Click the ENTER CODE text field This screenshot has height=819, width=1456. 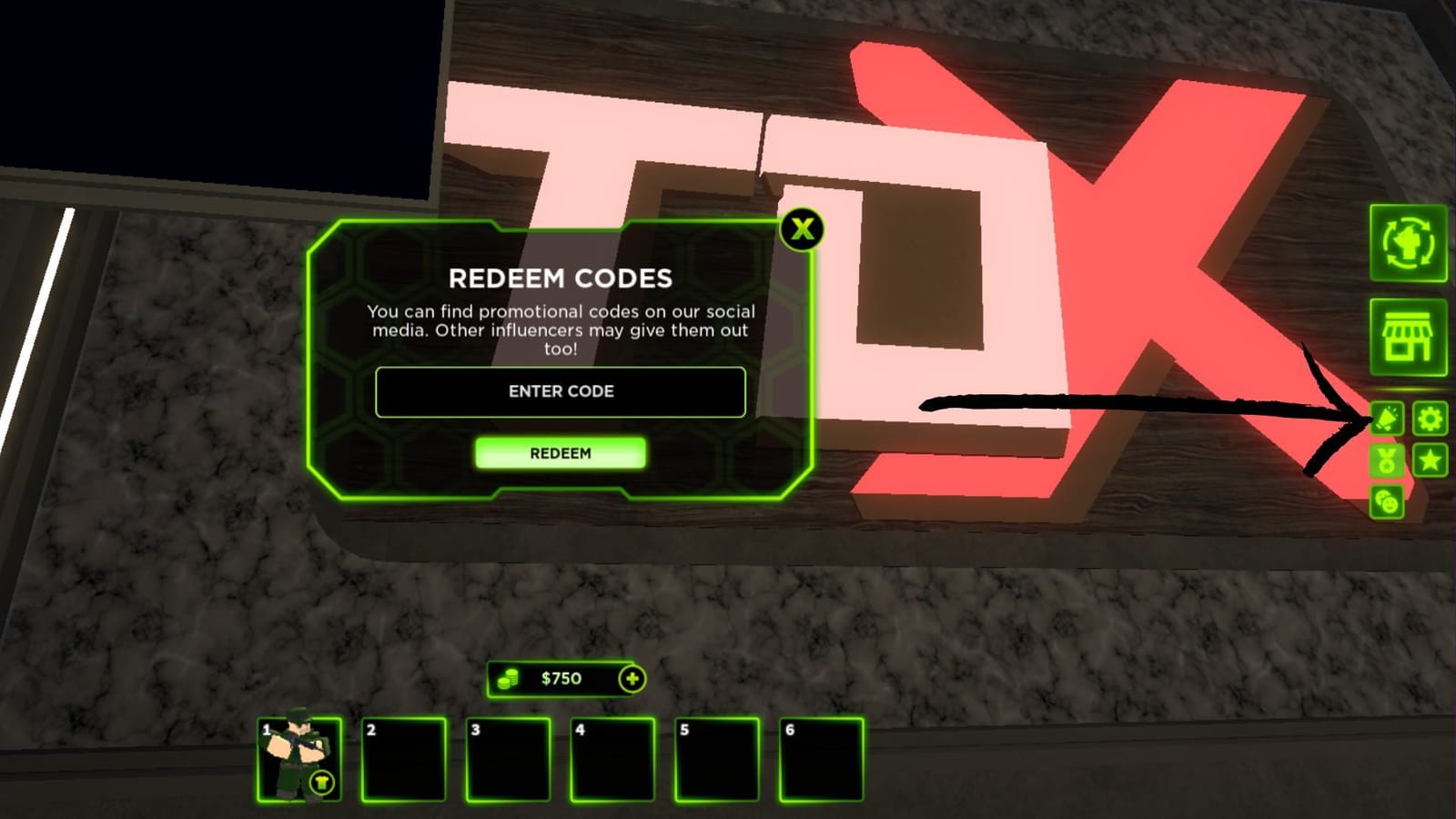pos(561,392)
